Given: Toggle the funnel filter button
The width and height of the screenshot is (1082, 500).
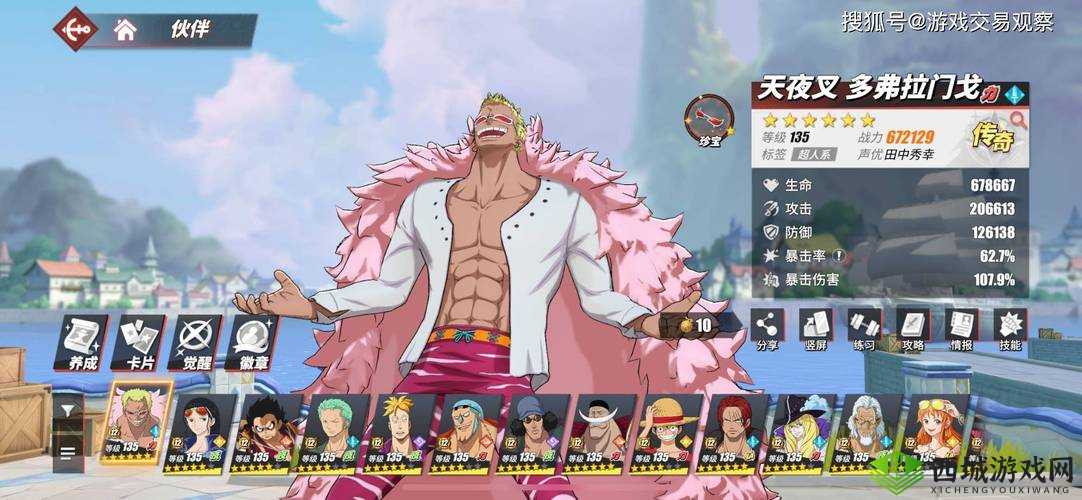Looking at the screenshot, I should (x=68, y=410).
